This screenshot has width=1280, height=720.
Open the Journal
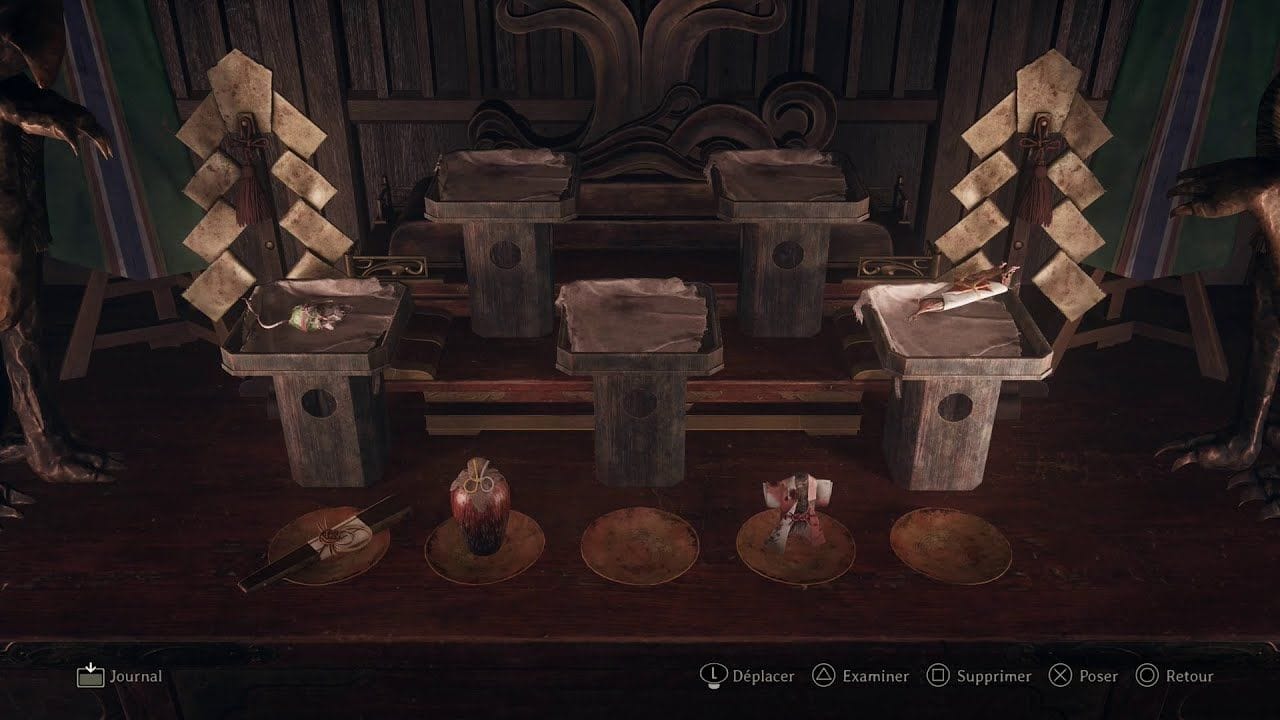tap(120, 676)
